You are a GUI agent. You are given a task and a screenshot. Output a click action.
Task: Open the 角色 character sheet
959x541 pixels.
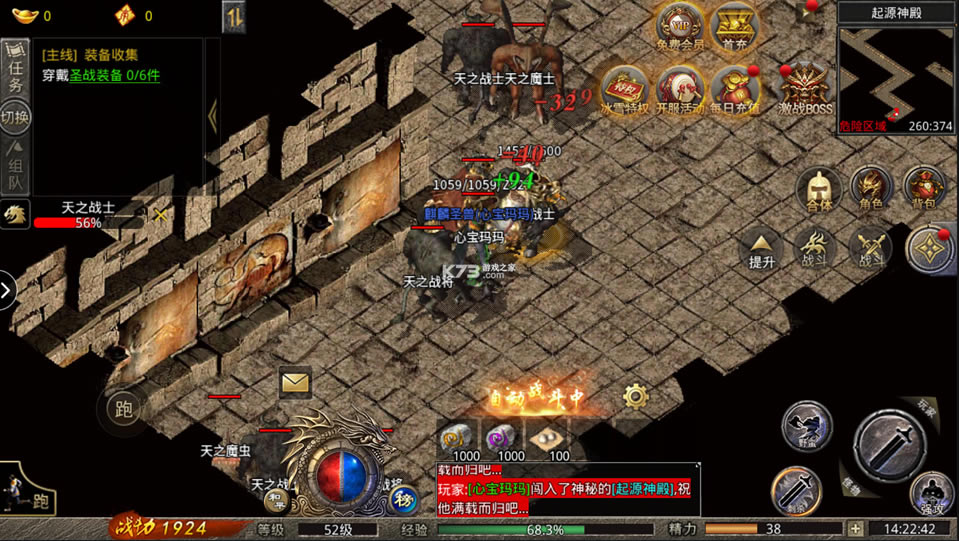pyautogui.click(x=871, y=186)
